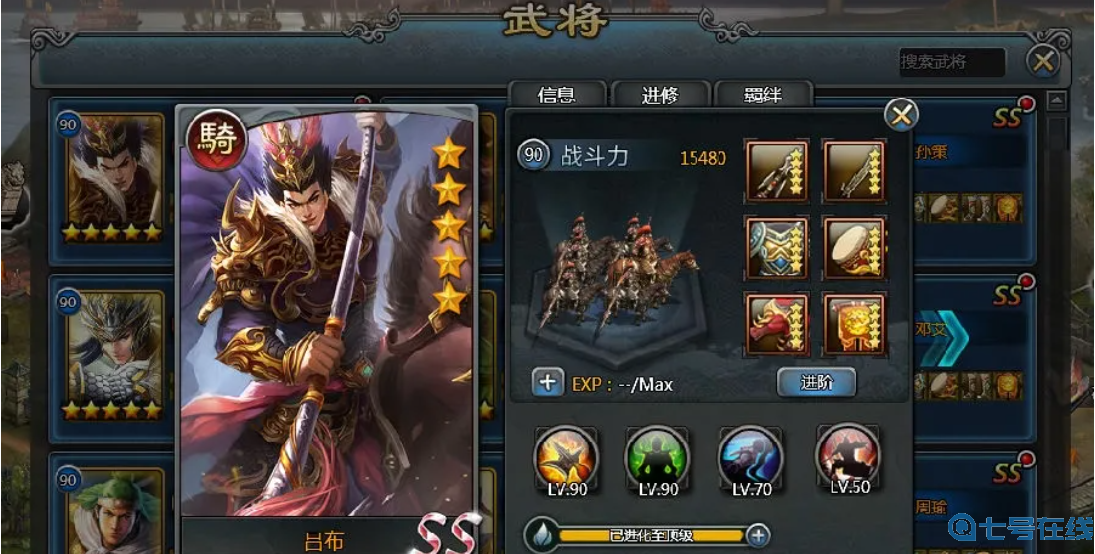
Task: Open the 进修 tab
Action: pyautogui.click(x=660, y=95)
